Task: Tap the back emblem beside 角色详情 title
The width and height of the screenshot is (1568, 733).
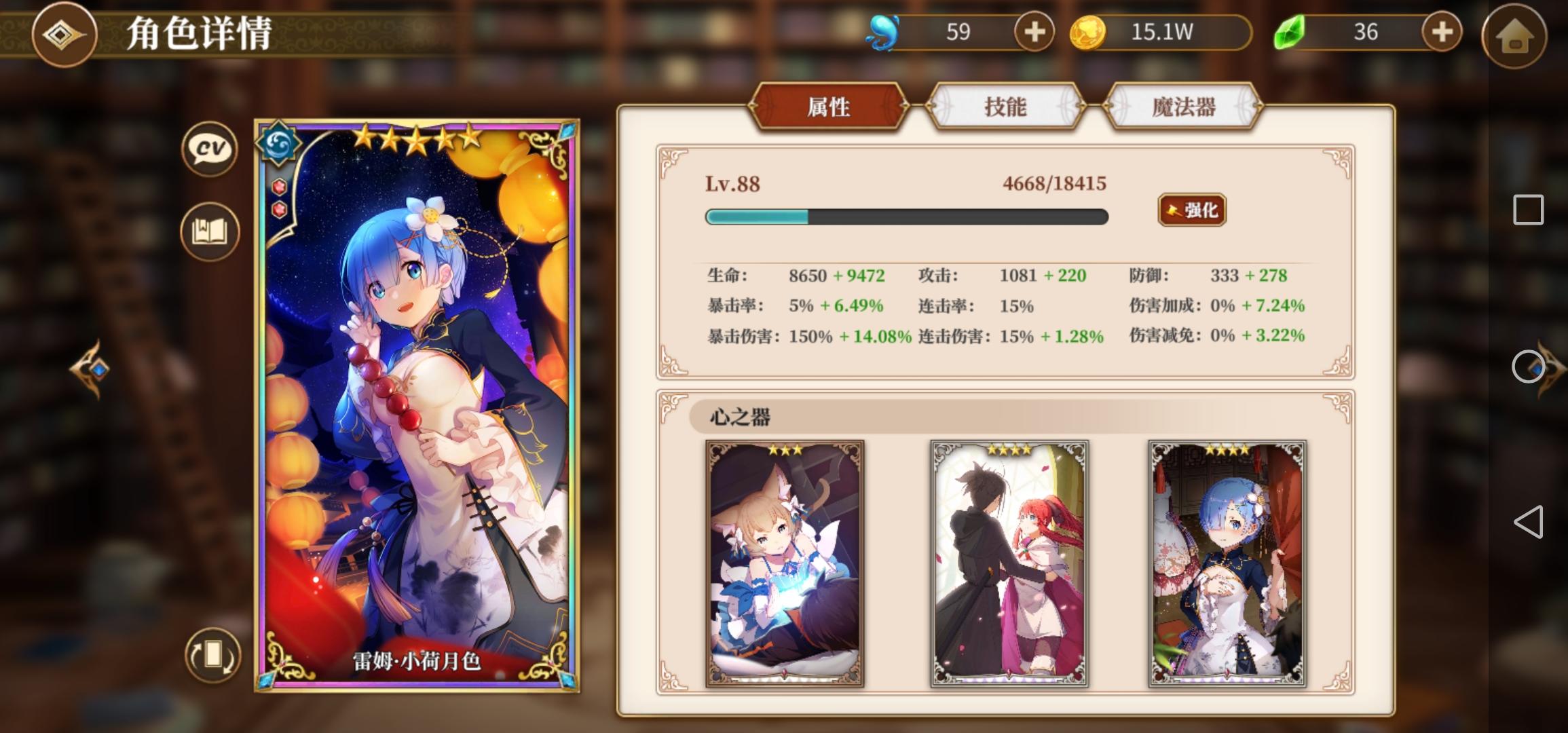Action: pos(64,35)
